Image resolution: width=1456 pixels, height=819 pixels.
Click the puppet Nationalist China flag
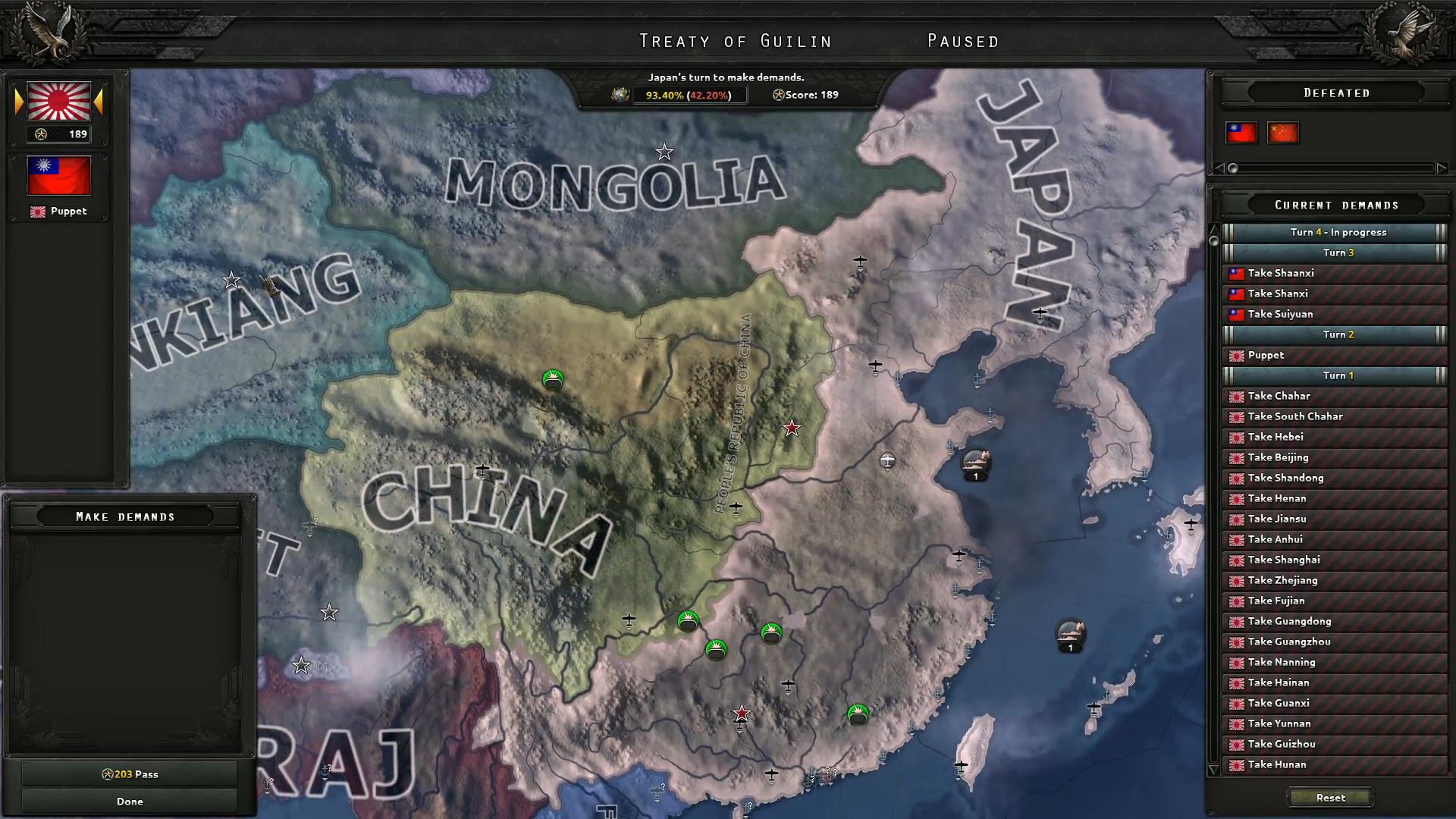click(x=59, y=174)
